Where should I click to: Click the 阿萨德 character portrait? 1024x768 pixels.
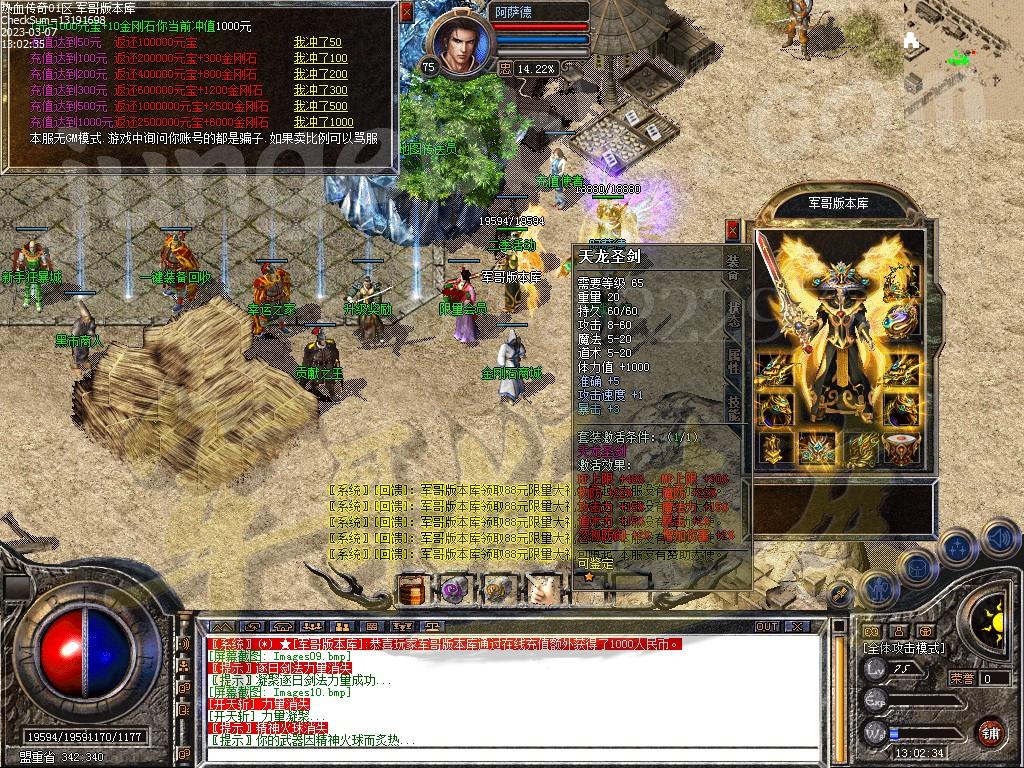point(460,45)
